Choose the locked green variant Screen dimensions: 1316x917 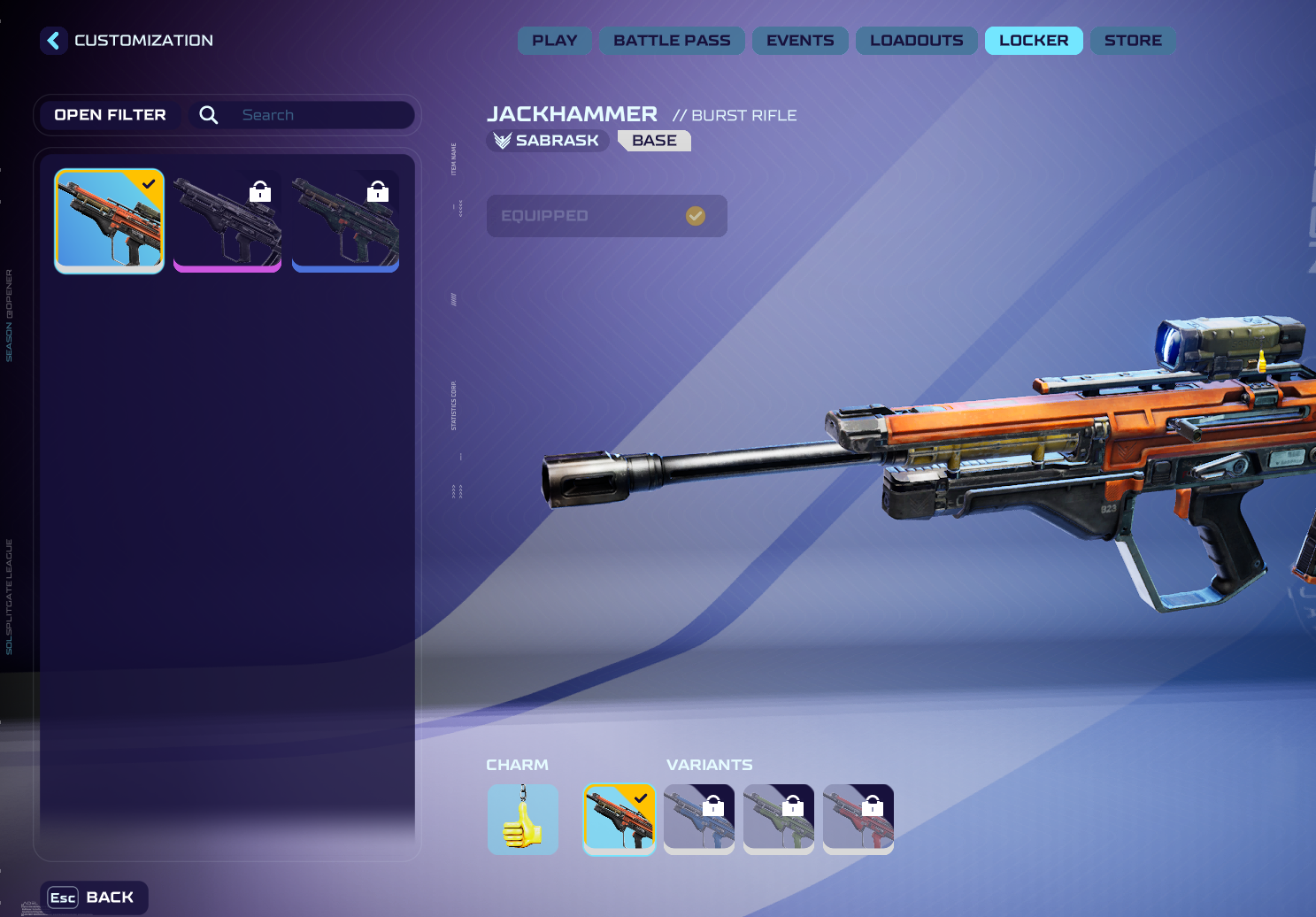(x=779, y=820)
